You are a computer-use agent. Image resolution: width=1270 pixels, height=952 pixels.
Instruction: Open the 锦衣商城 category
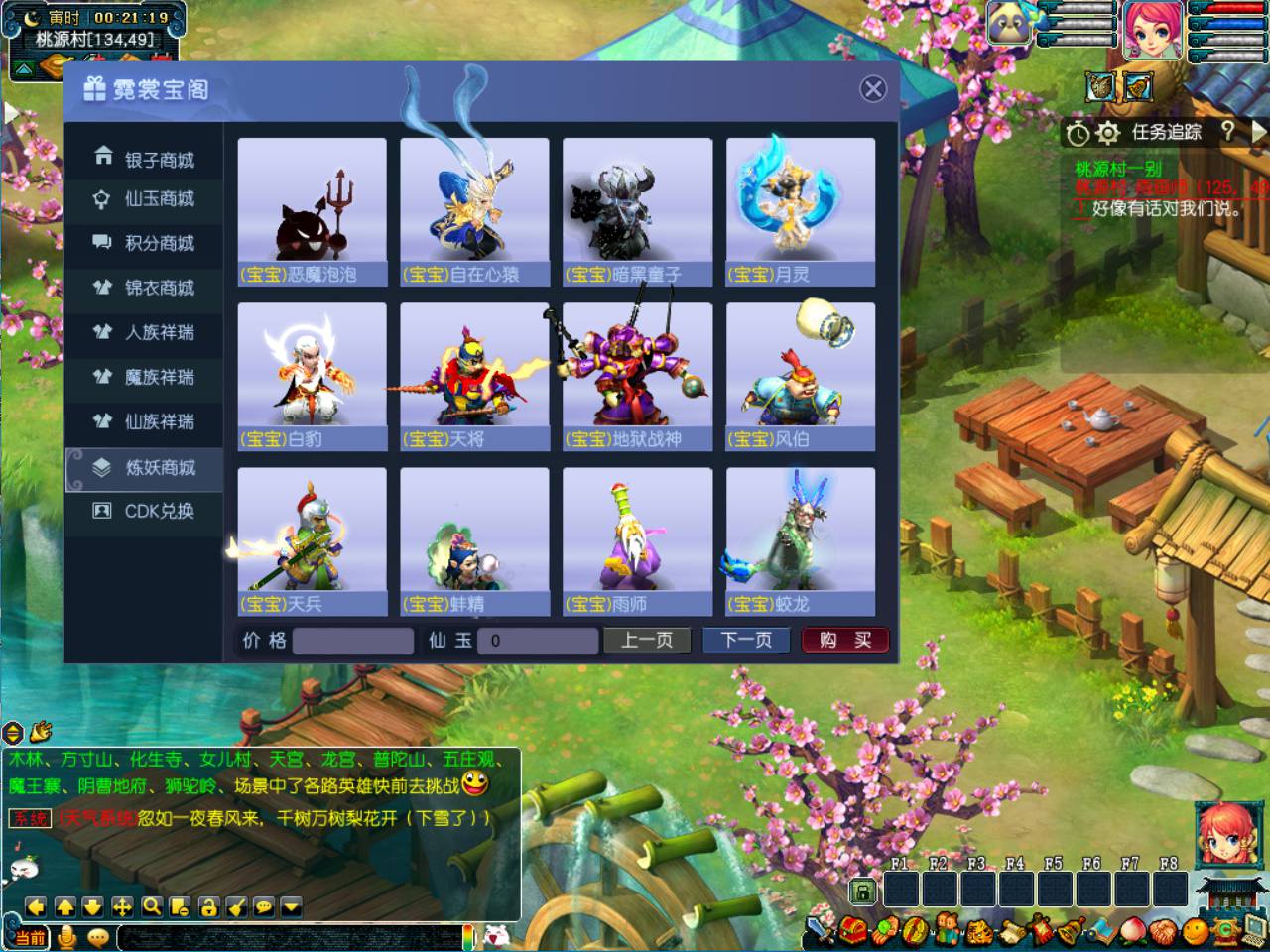(x=145, y=288)
